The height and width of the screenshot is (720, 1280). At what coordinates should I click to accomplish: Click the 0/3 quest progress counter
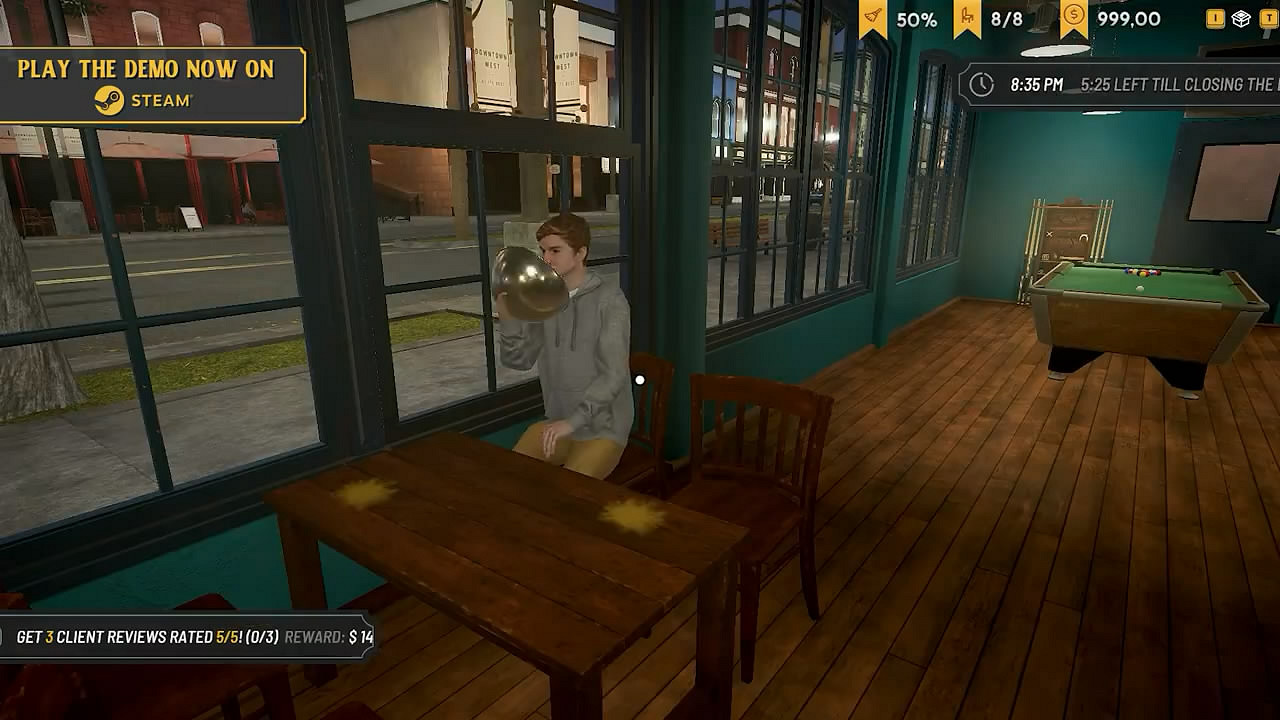pos(262,637)
